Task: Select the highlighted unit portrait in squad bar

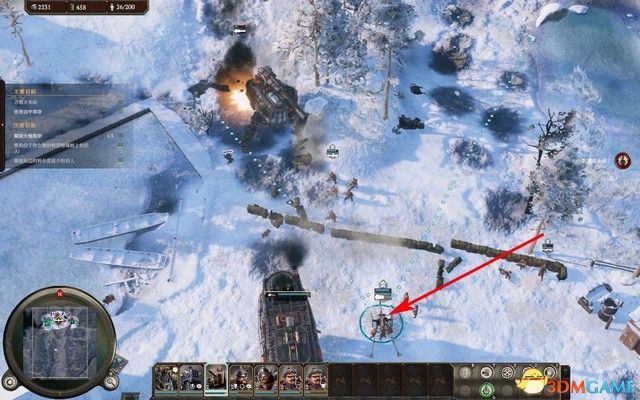Action: point(215,377)
